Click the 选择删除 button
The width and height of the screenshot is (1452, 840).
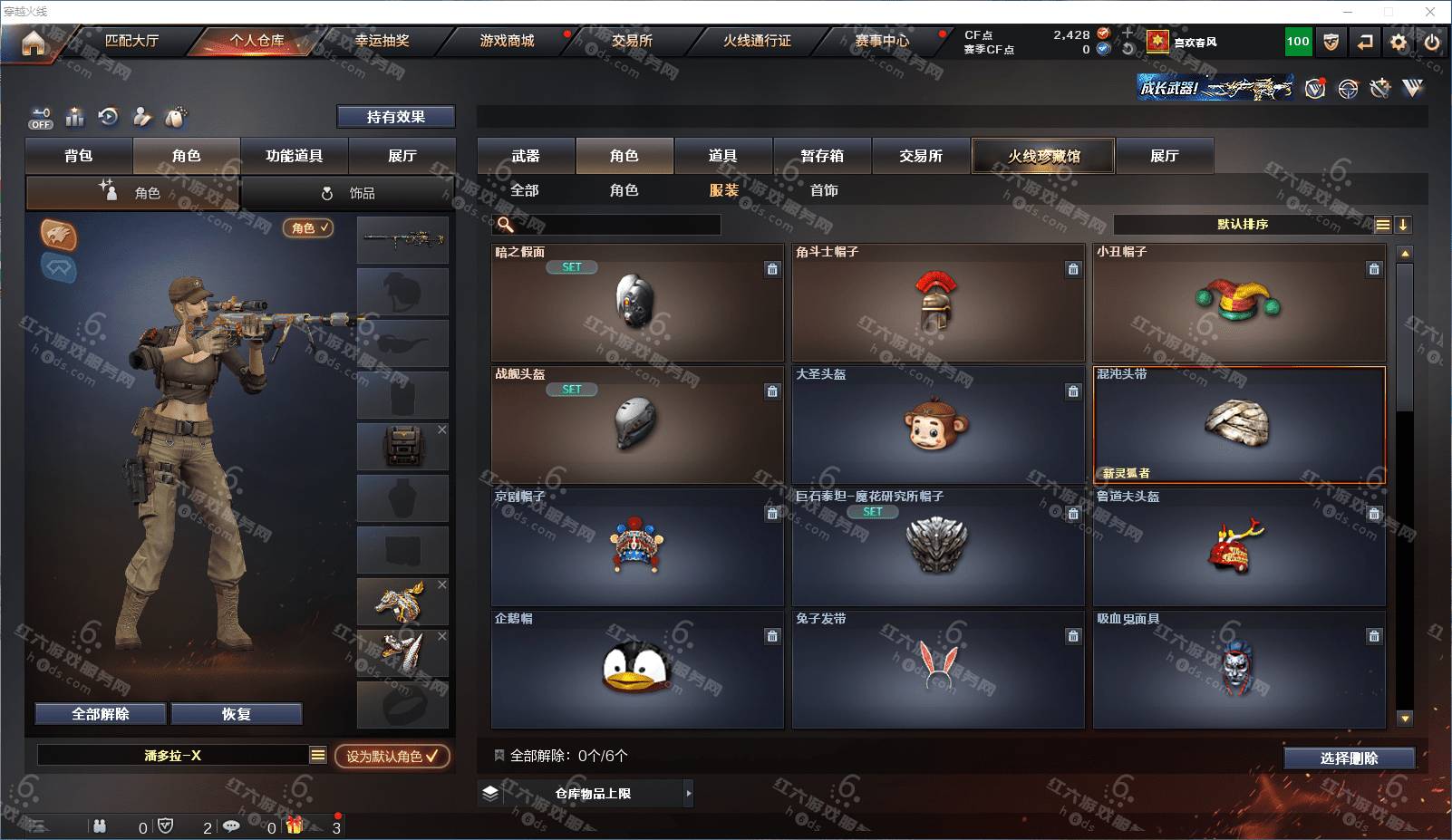pyautogui.click(x=1349, y=758)
